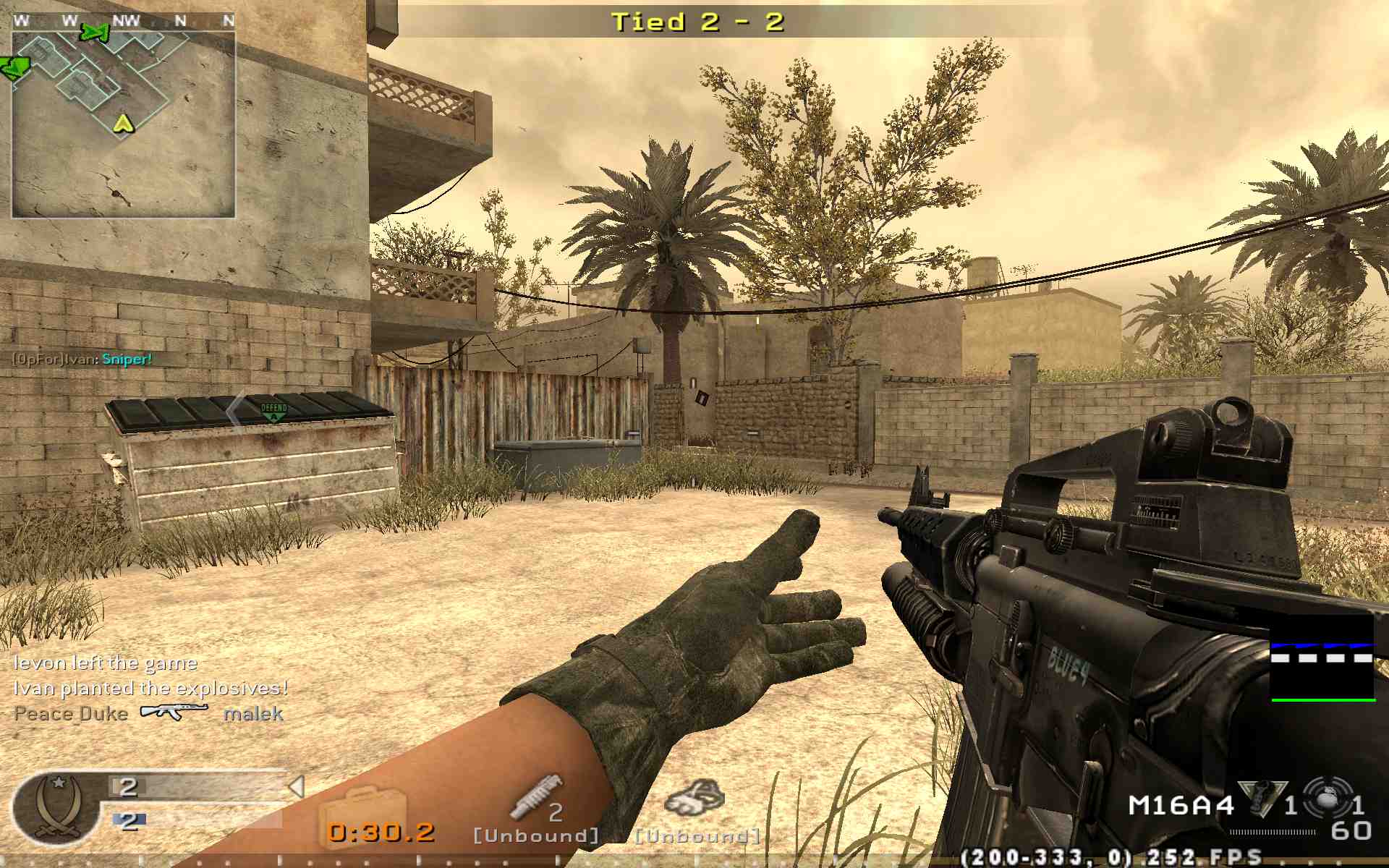Click the message Ivan planted the explosives
Image resolution: width=1389 pixels, height=868 pixels.
pyautogui.click(x=150, y=690)
